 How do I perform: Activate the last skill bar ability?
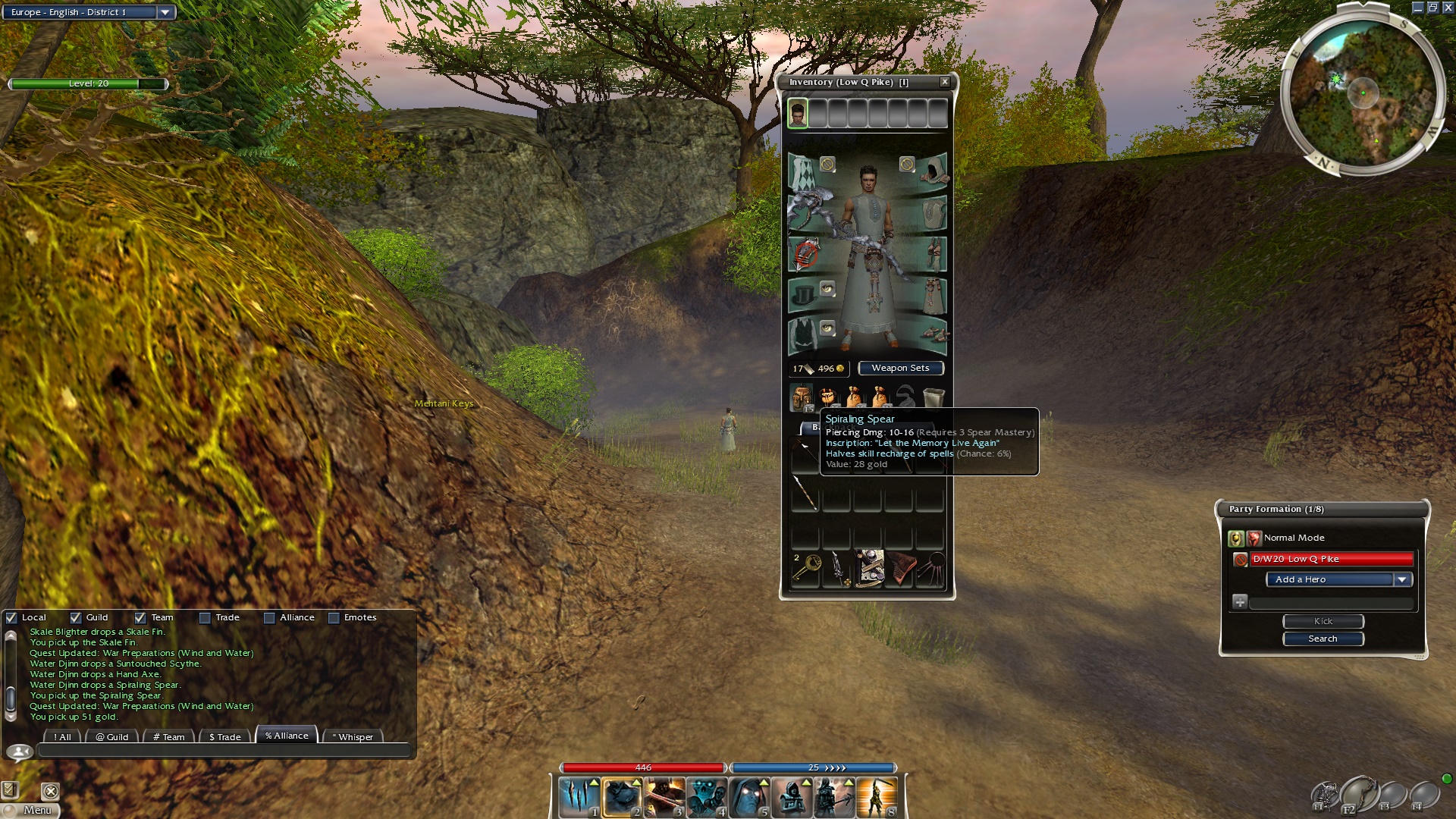[x=877, y=797]
